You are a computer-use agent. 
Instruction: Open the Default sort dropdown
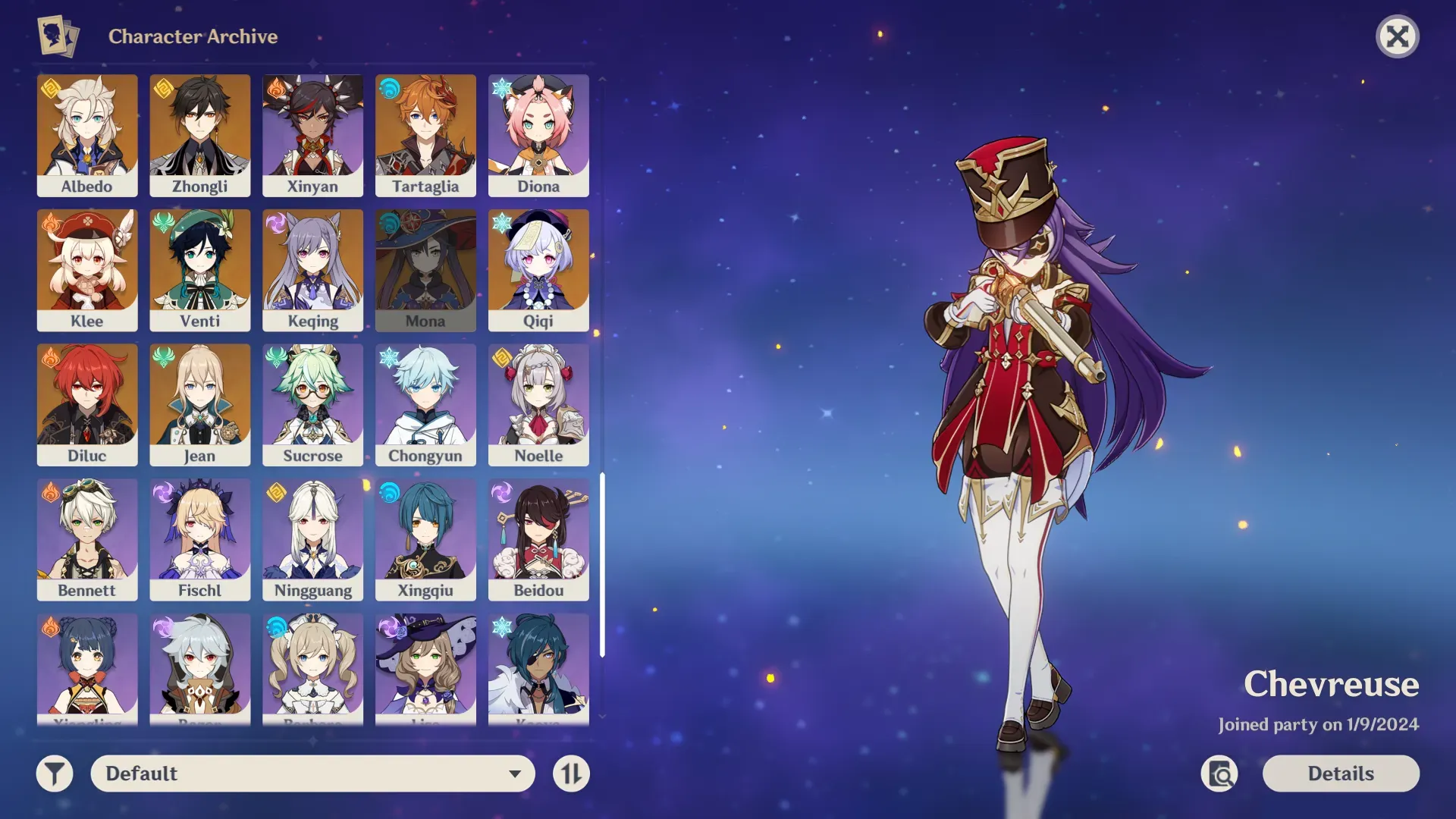[312, 773]
